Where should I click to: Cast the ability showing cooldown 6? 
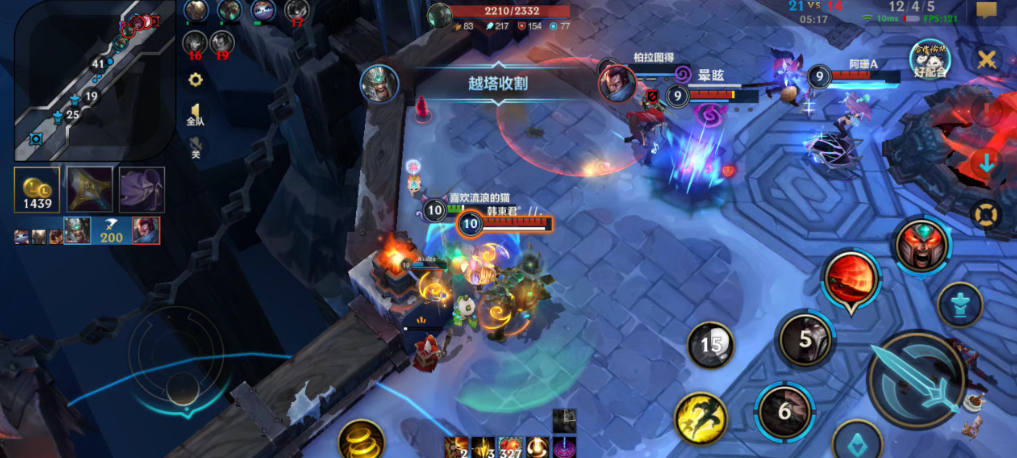pos(784,410)
